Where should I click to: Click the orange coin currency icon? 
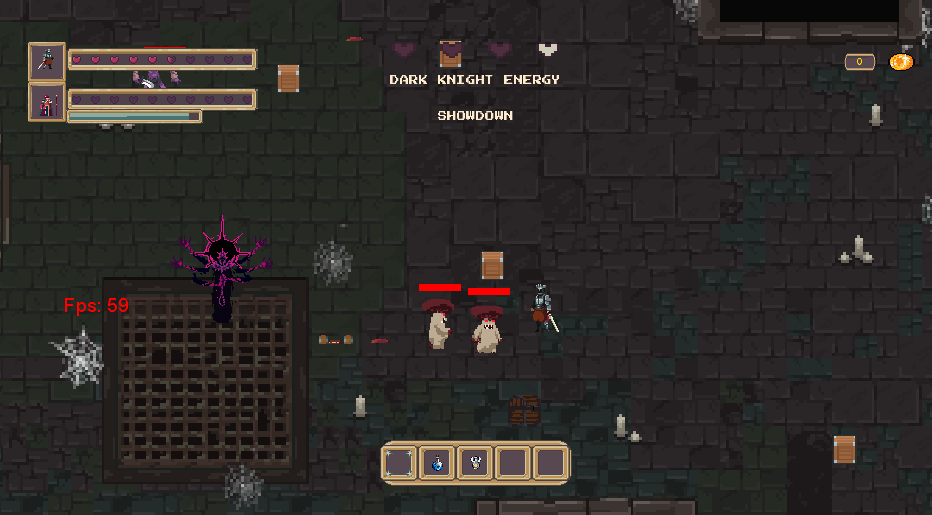click(x=900, y=62)
